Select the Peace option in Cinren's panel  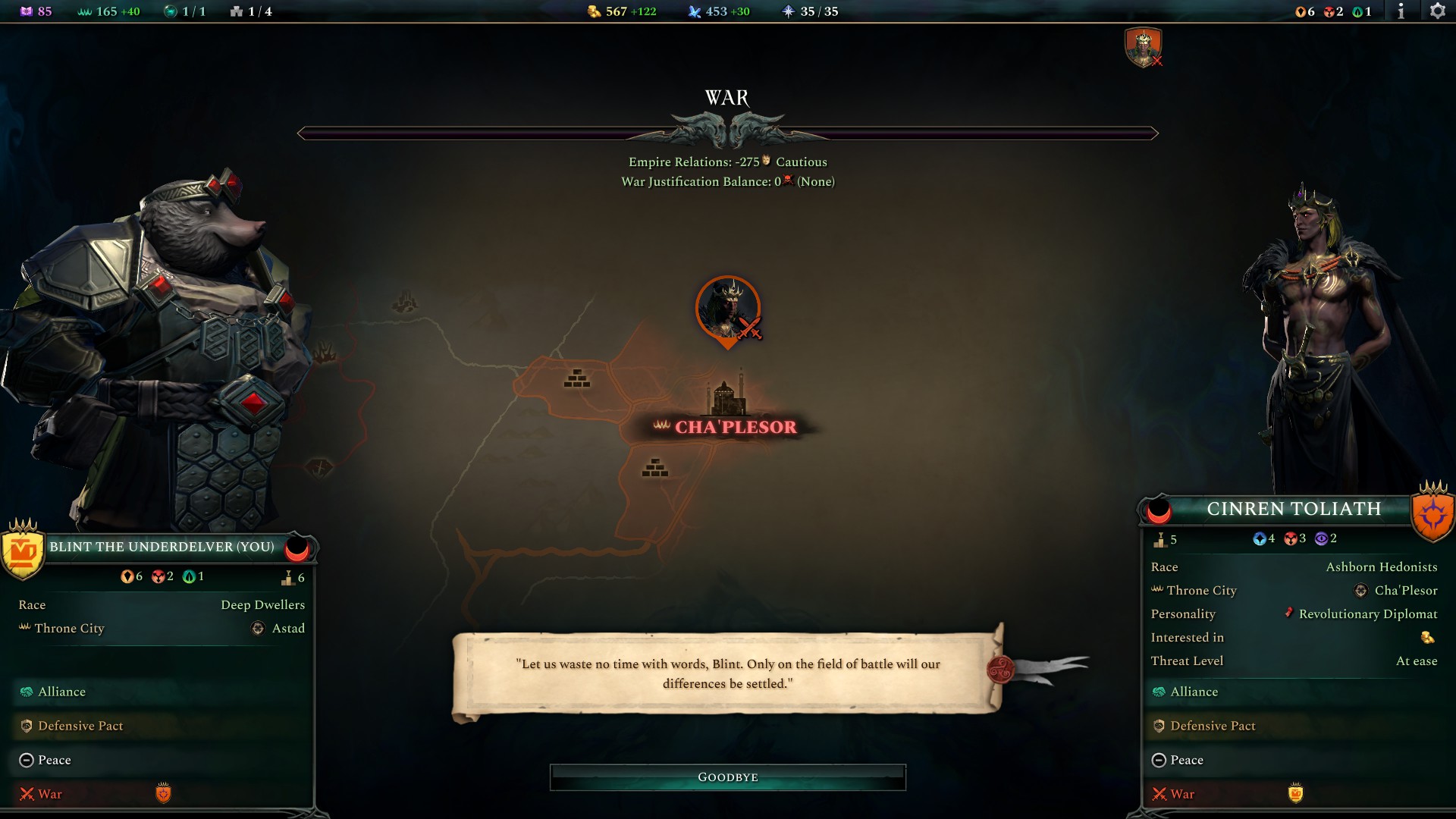tap(1187, 759)
